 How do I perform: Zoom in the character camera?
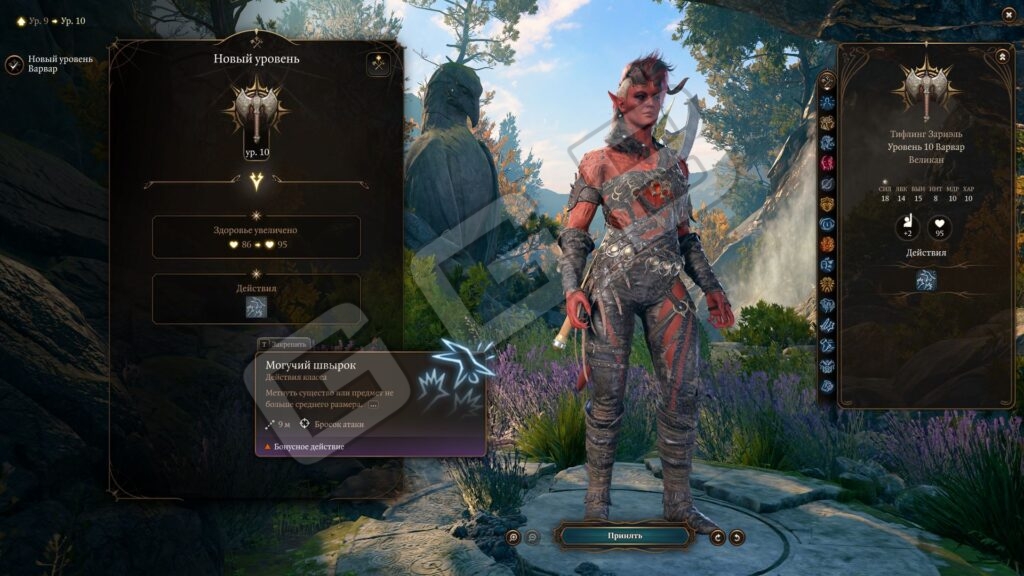[x=512, y=537]
